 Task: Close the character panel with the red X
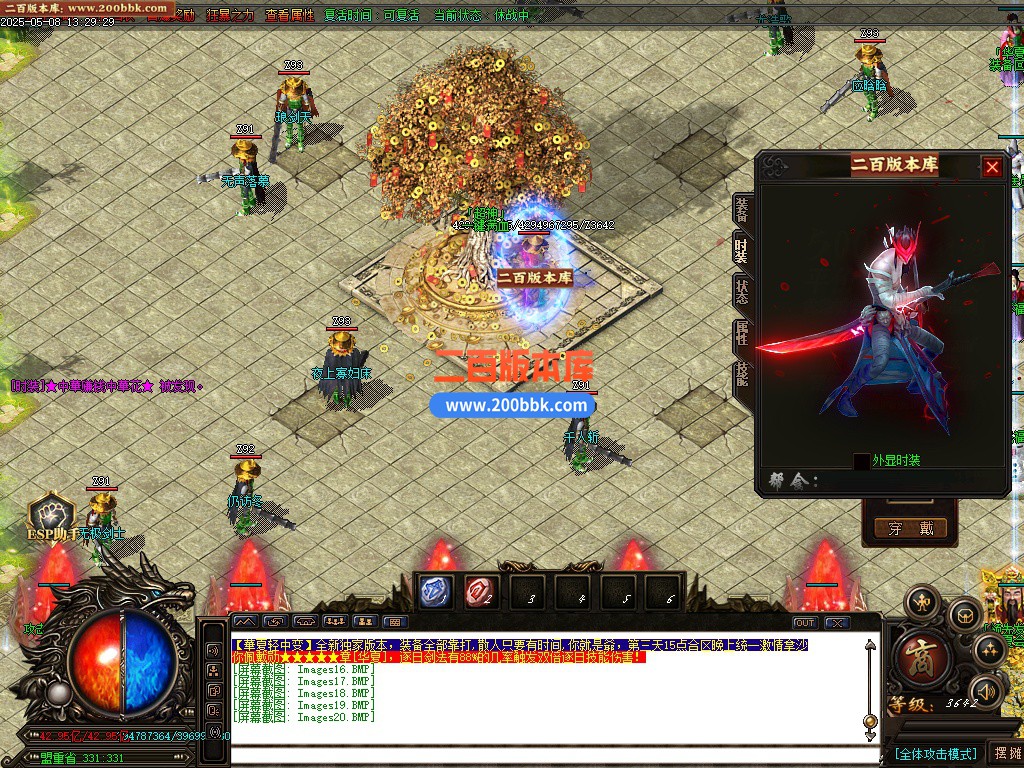point(992,167)
